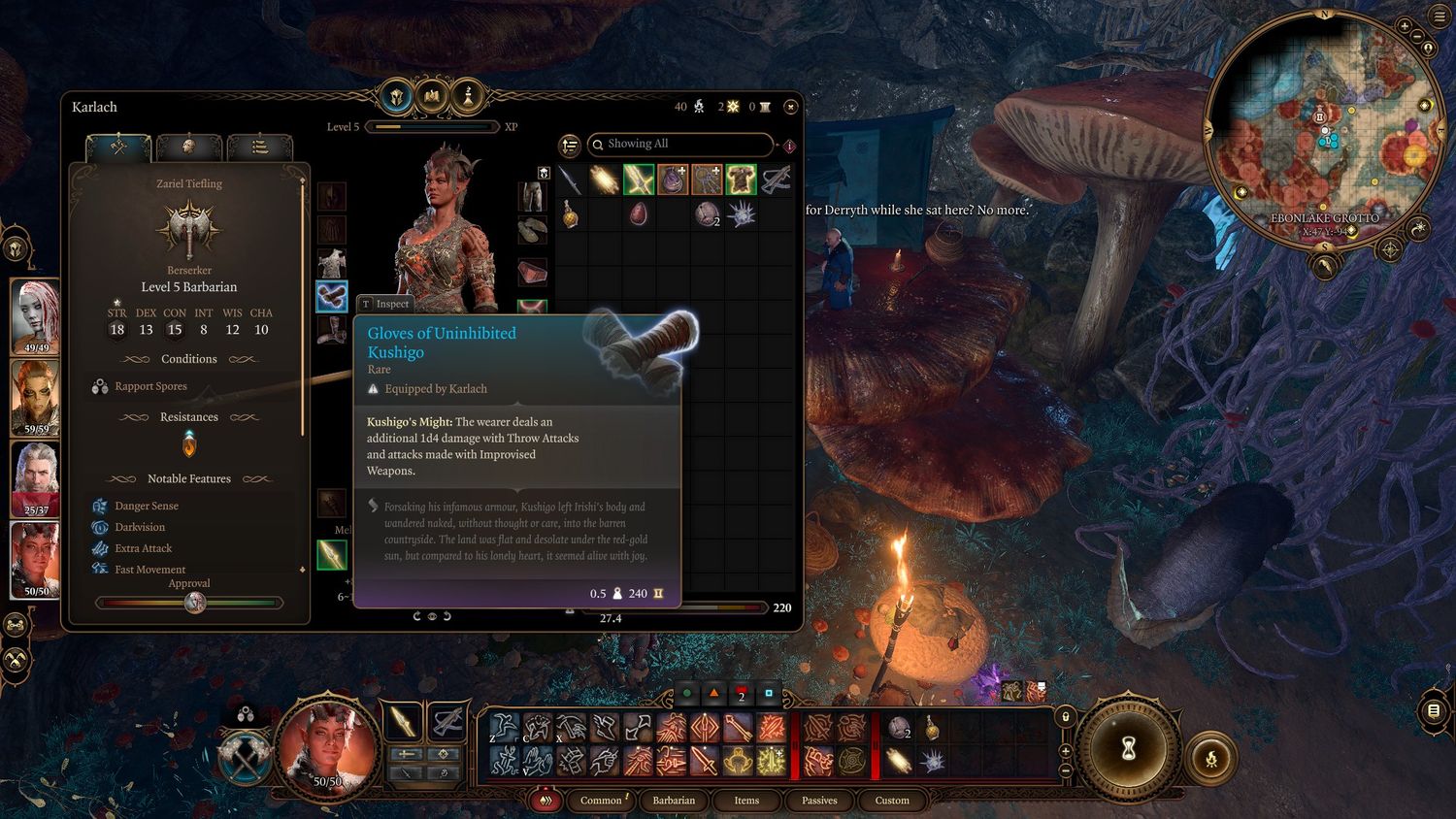Zoom in the minimap
The width and height of the screenshot is (1456, 819).
click(1405, 26)
